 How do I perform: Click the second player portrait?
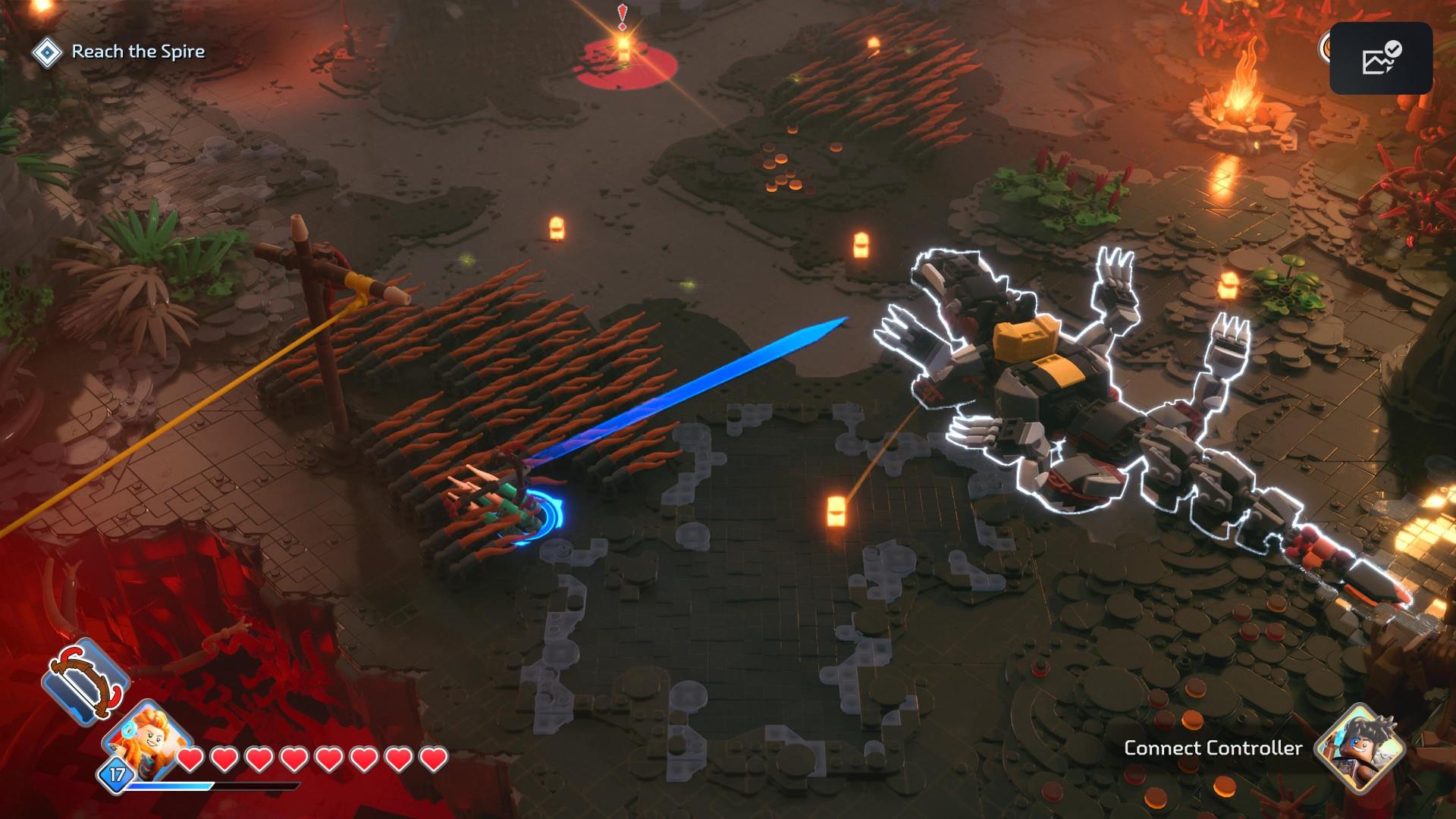(x=1358, y=746)
